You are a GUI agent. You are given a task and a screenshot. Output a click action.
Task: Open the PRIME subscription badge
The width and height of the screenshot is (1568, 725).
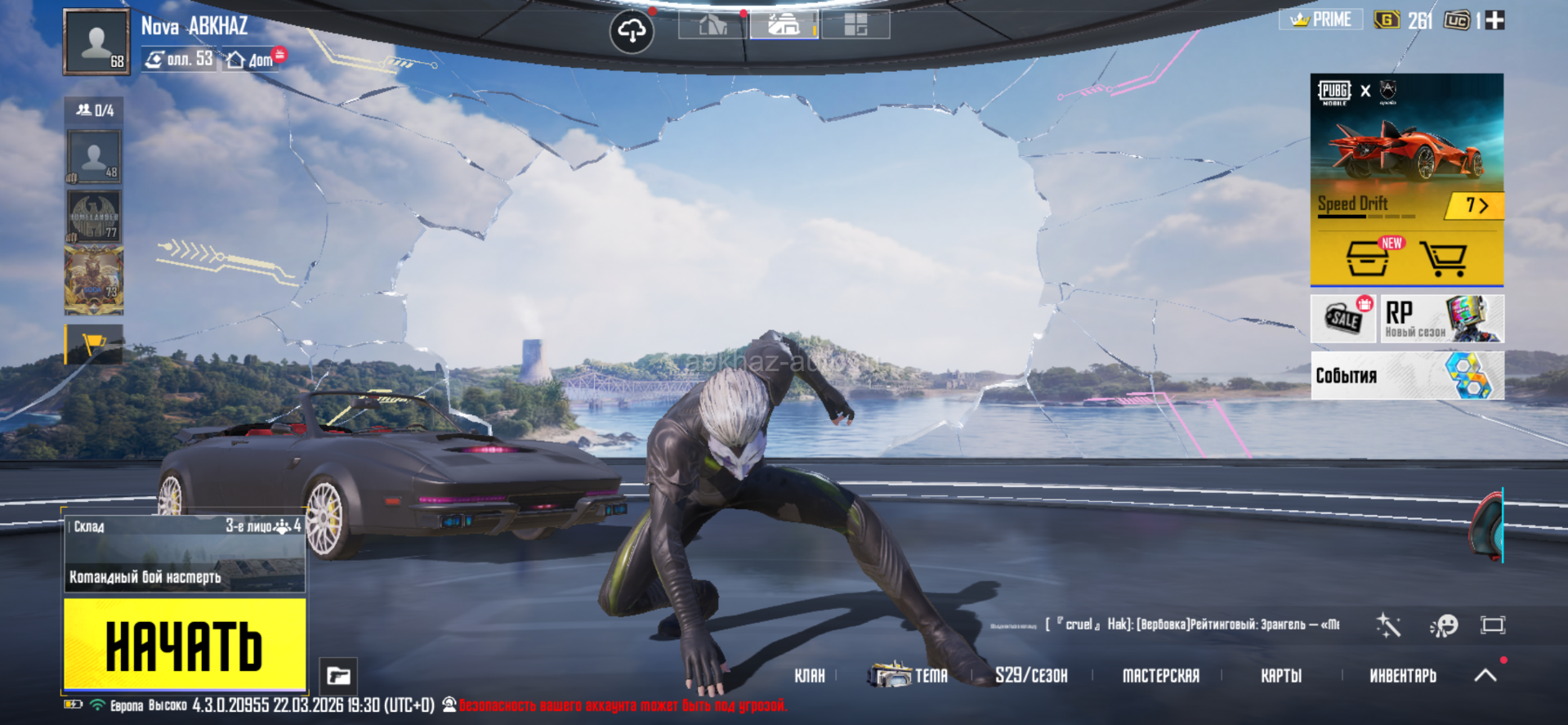[1320, 20]
